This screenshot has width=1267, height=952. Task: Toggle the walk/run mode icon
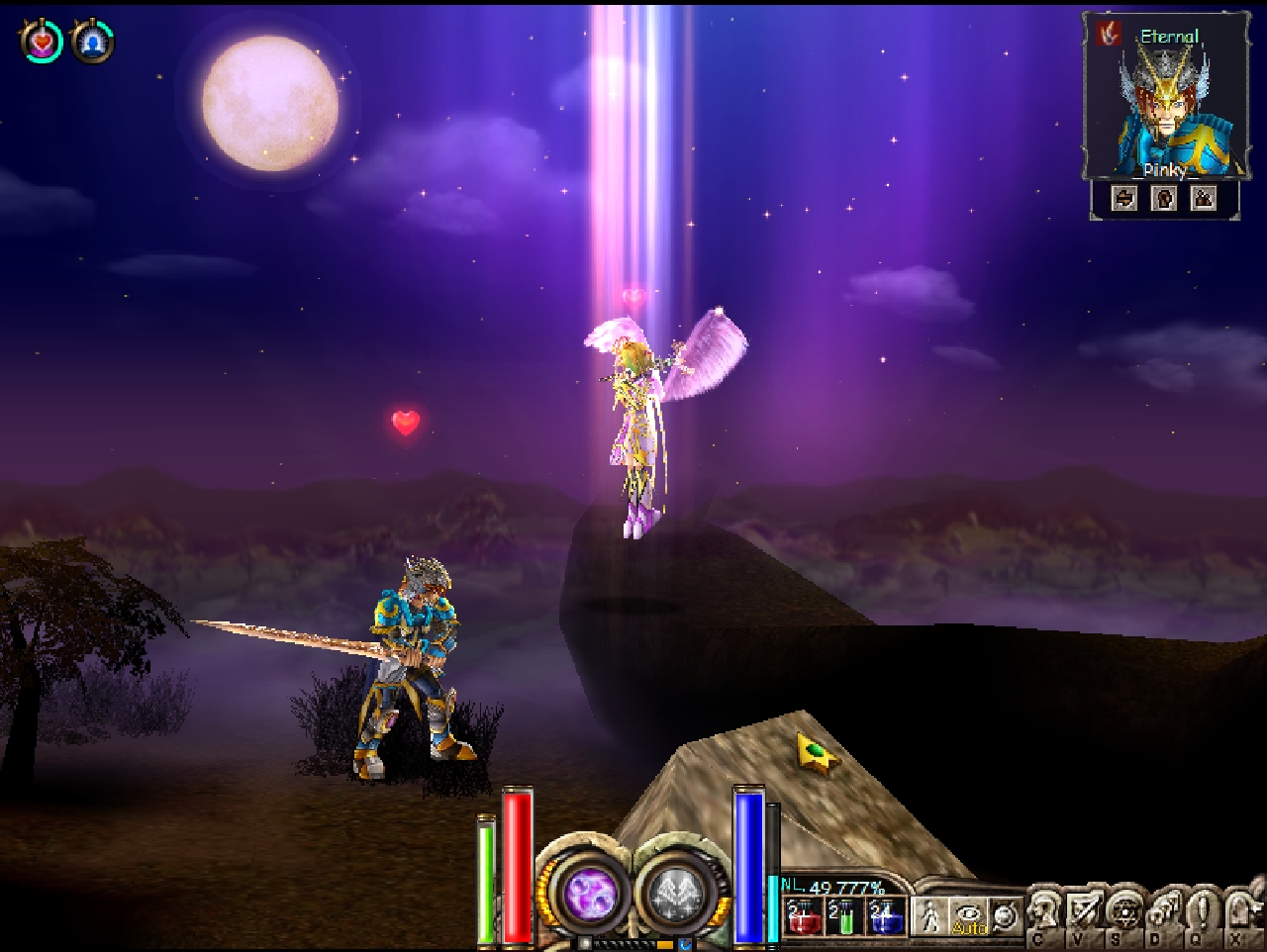[930, 915]
